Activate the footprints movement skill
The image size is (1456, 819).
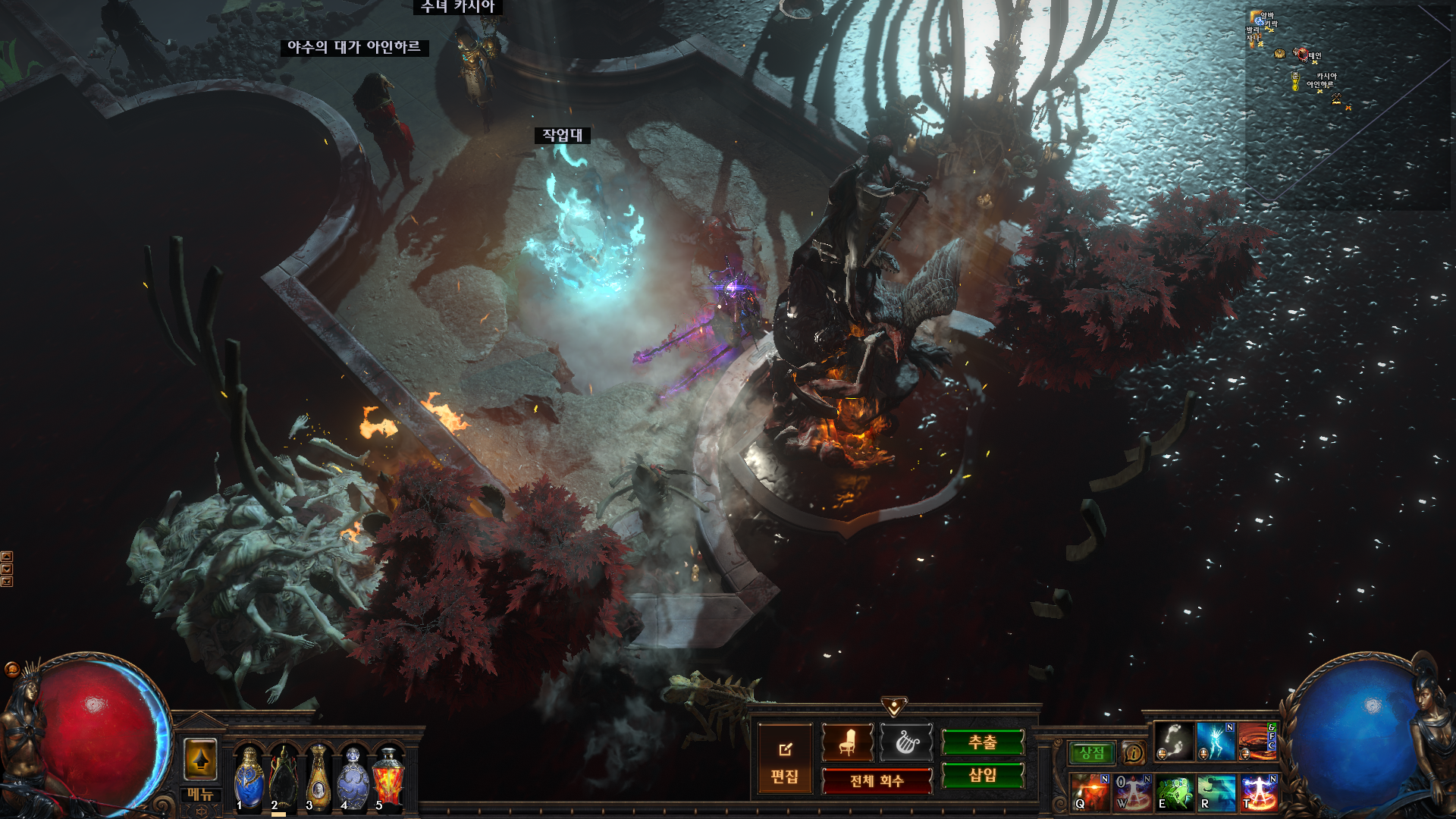coord(1174,742)
